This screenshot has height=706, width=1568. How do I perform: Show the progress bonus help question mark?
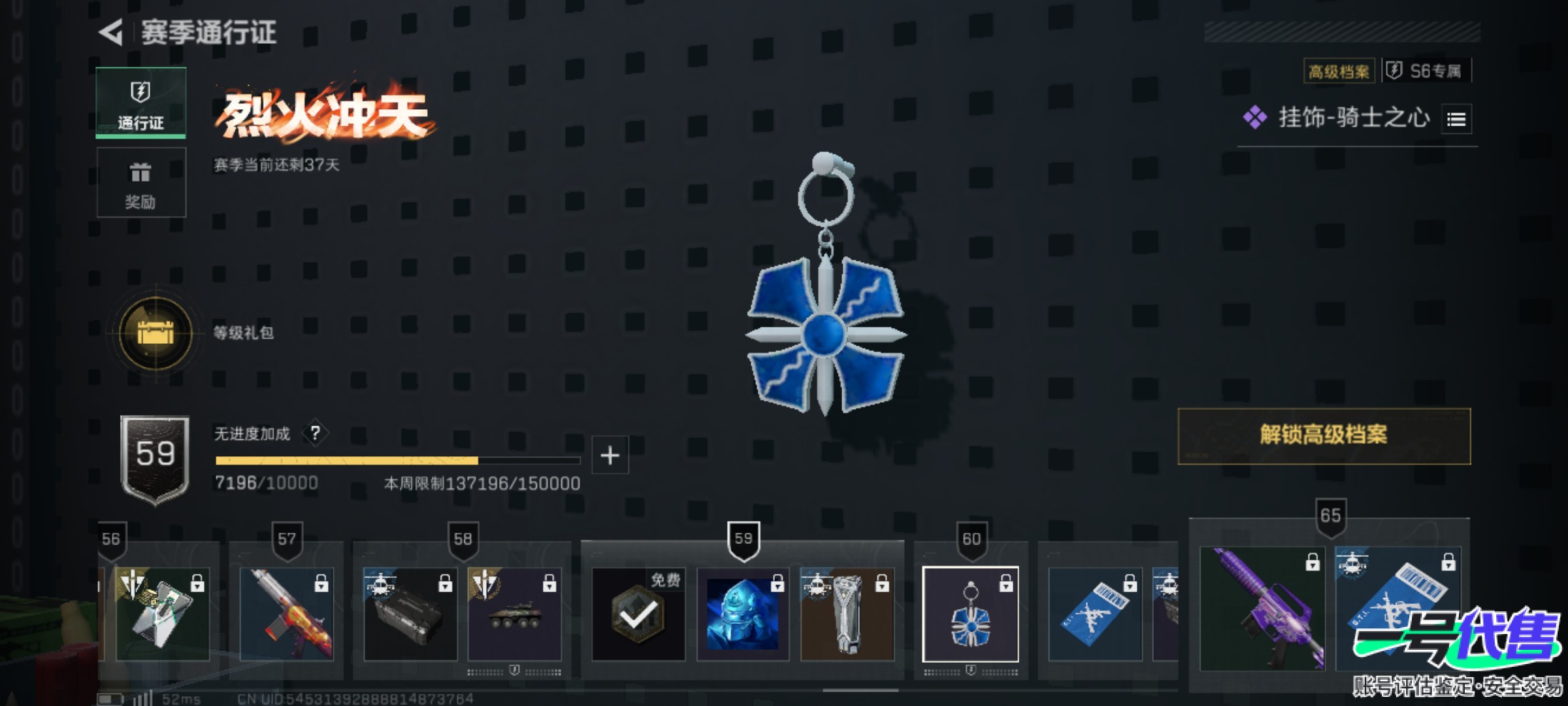(x=315, y=433)
